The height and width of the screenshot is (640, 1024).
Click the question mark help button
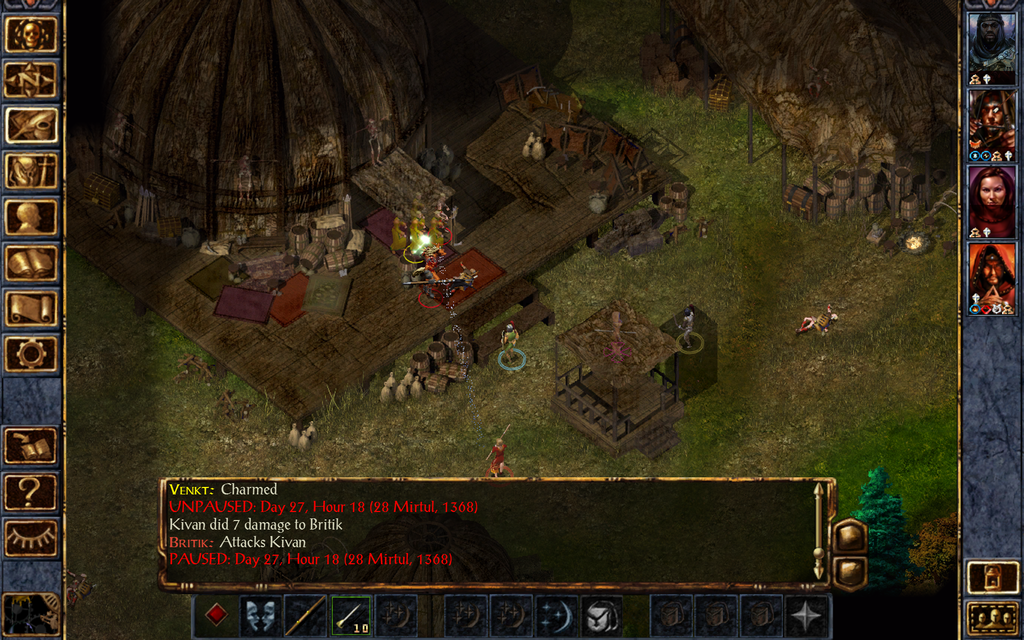click(x=30, y=492)
